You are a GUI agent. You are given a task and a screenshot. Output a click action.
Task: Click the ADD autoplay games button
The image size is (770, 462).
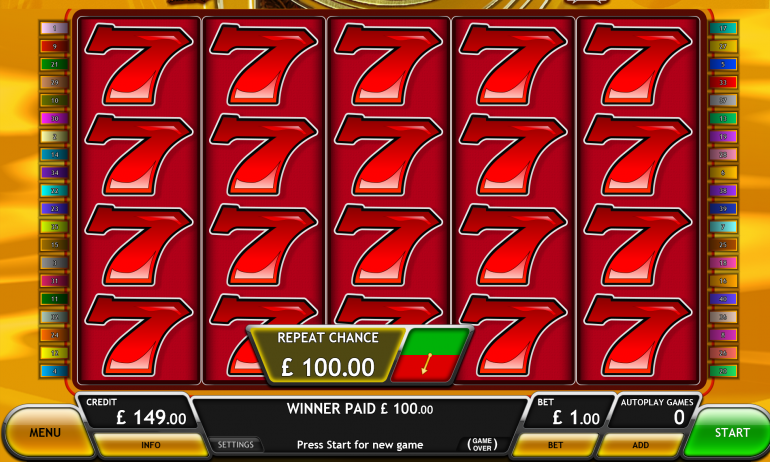point(641,444)
